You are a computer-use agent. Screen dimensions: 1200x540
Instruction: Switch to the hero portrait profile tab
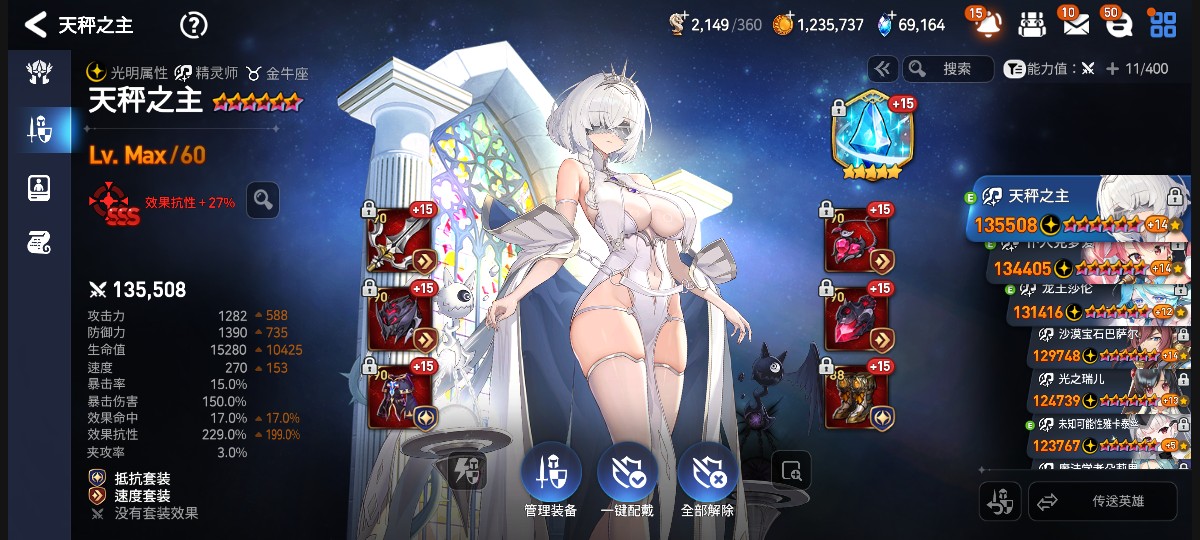39,187
